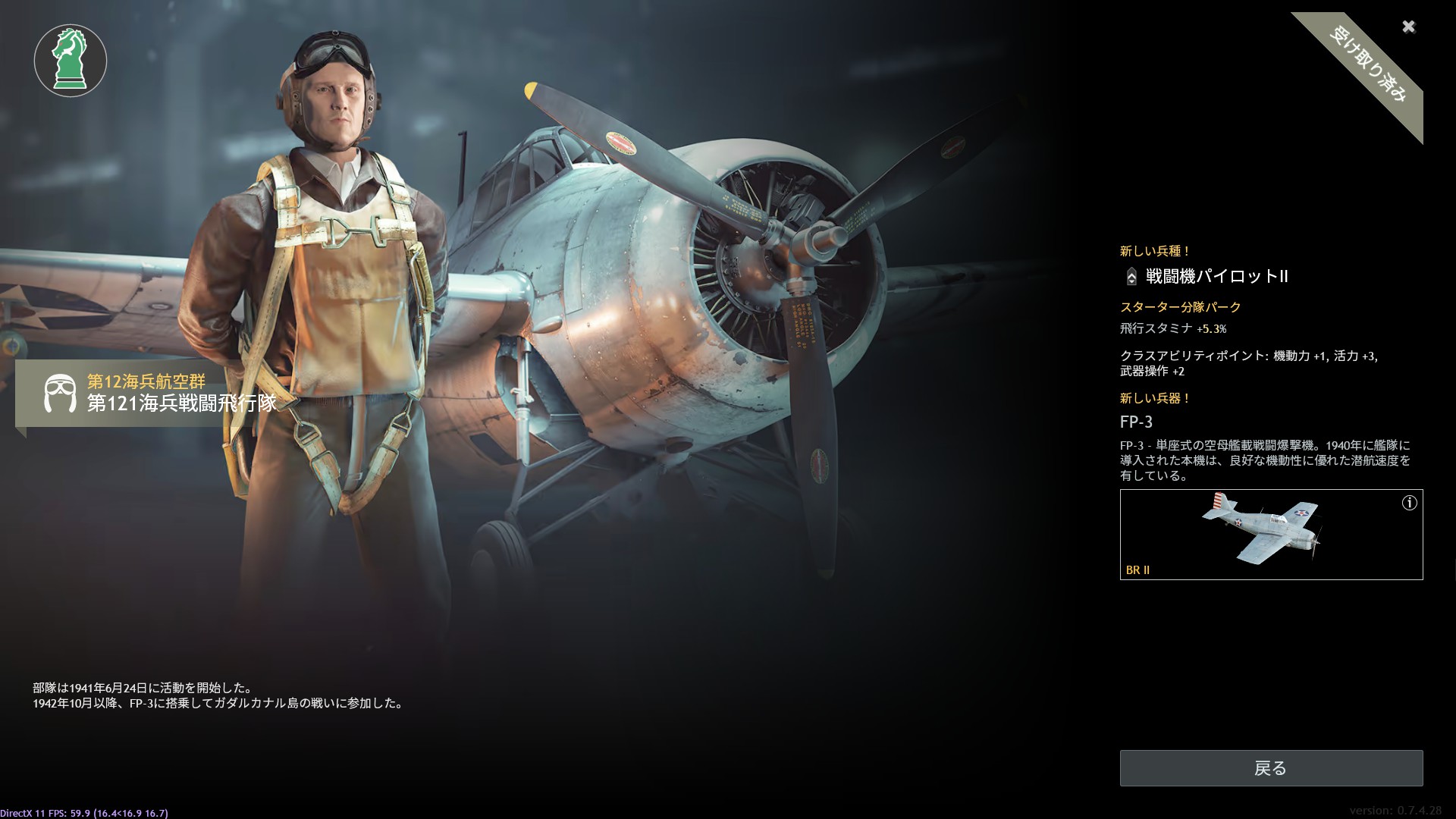Click the green knight chess emblem
This screenshot has height=819, width=1456.
pyautogui.click(x=71, y=61)
